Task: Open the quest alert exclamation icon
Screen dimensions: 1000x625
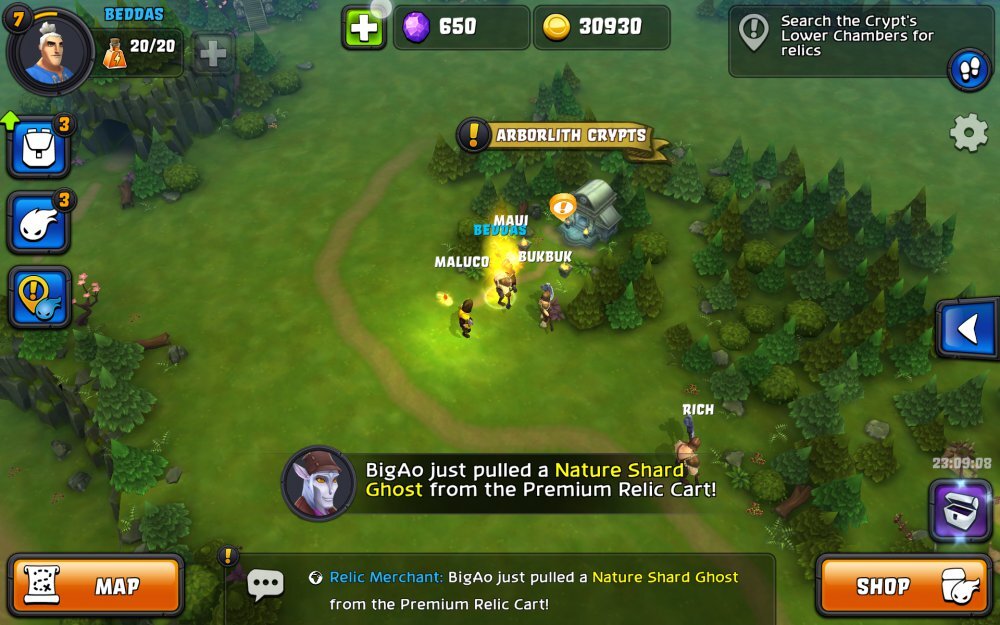Action: click(40, 297)
